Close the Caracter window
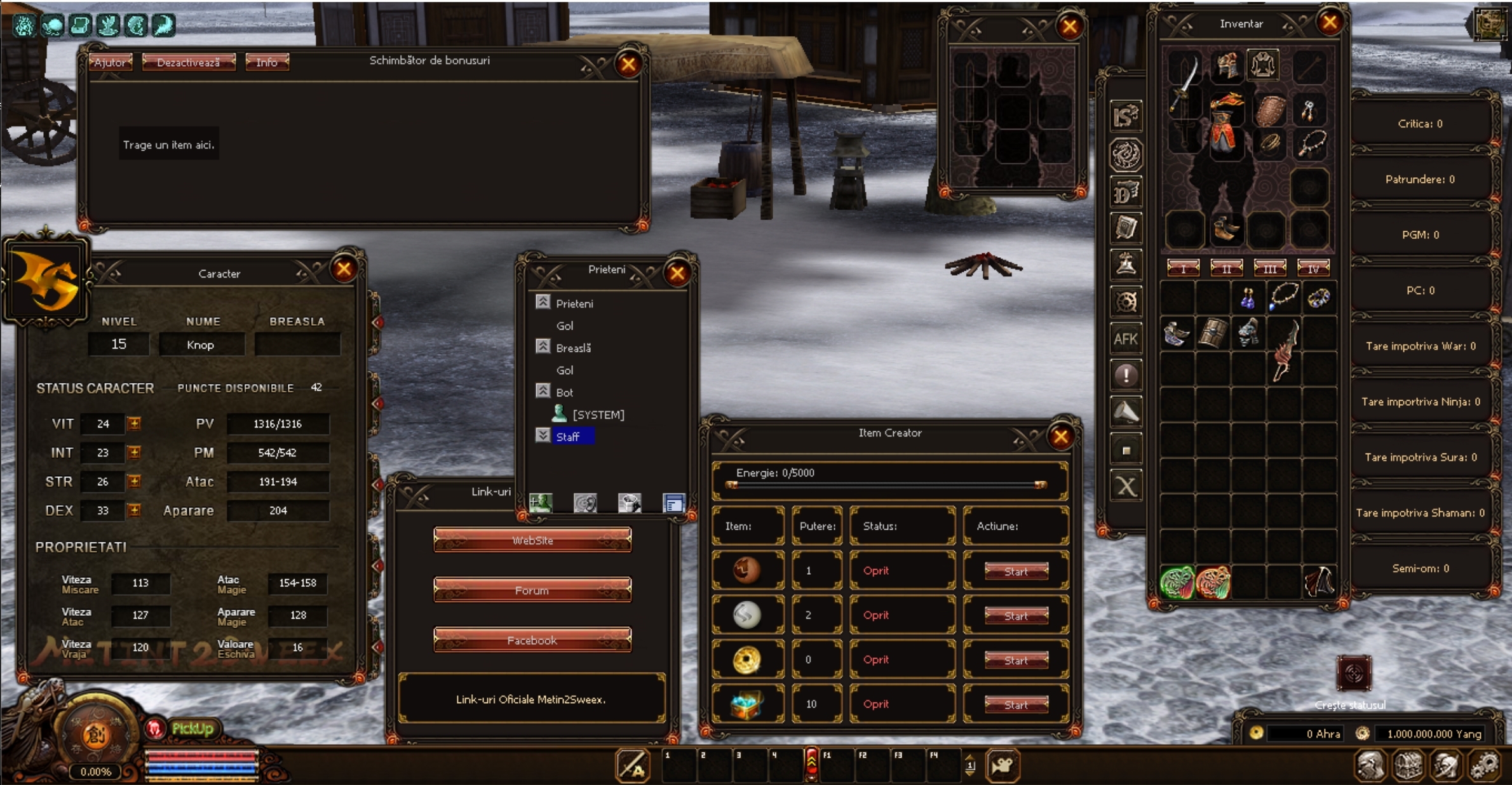 (344, 269)
